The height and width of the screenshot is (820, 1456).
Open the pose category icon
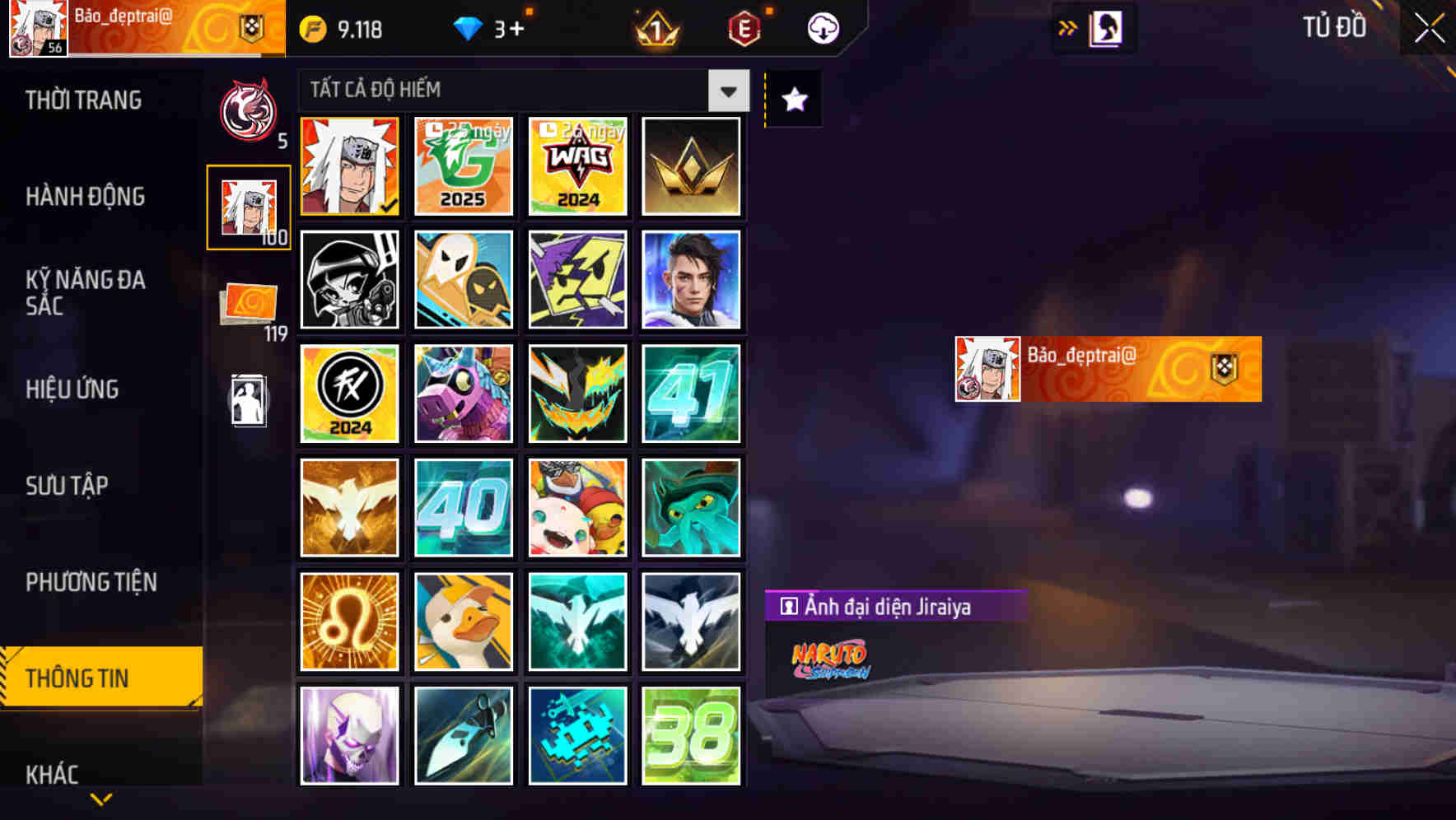click(x=249, y=401)
